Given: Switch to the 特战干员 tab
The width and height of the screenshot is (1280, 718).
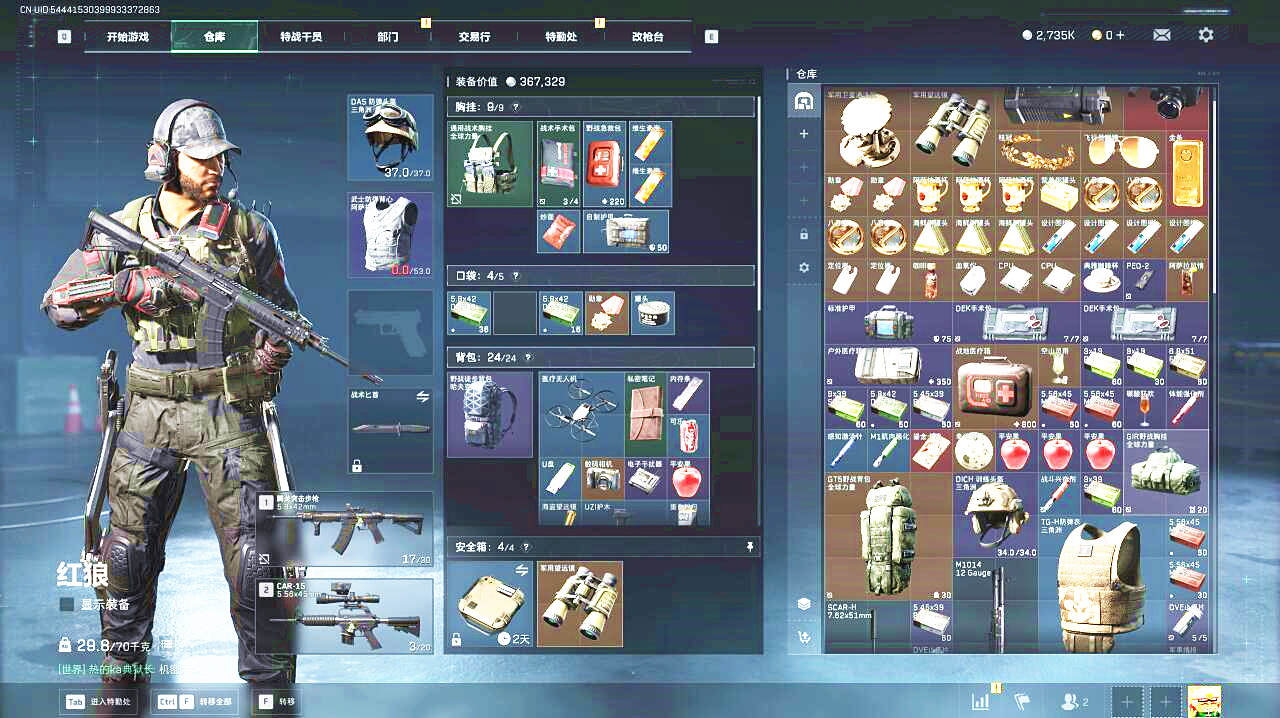Looking at the screenshot, I should [301, 37].
